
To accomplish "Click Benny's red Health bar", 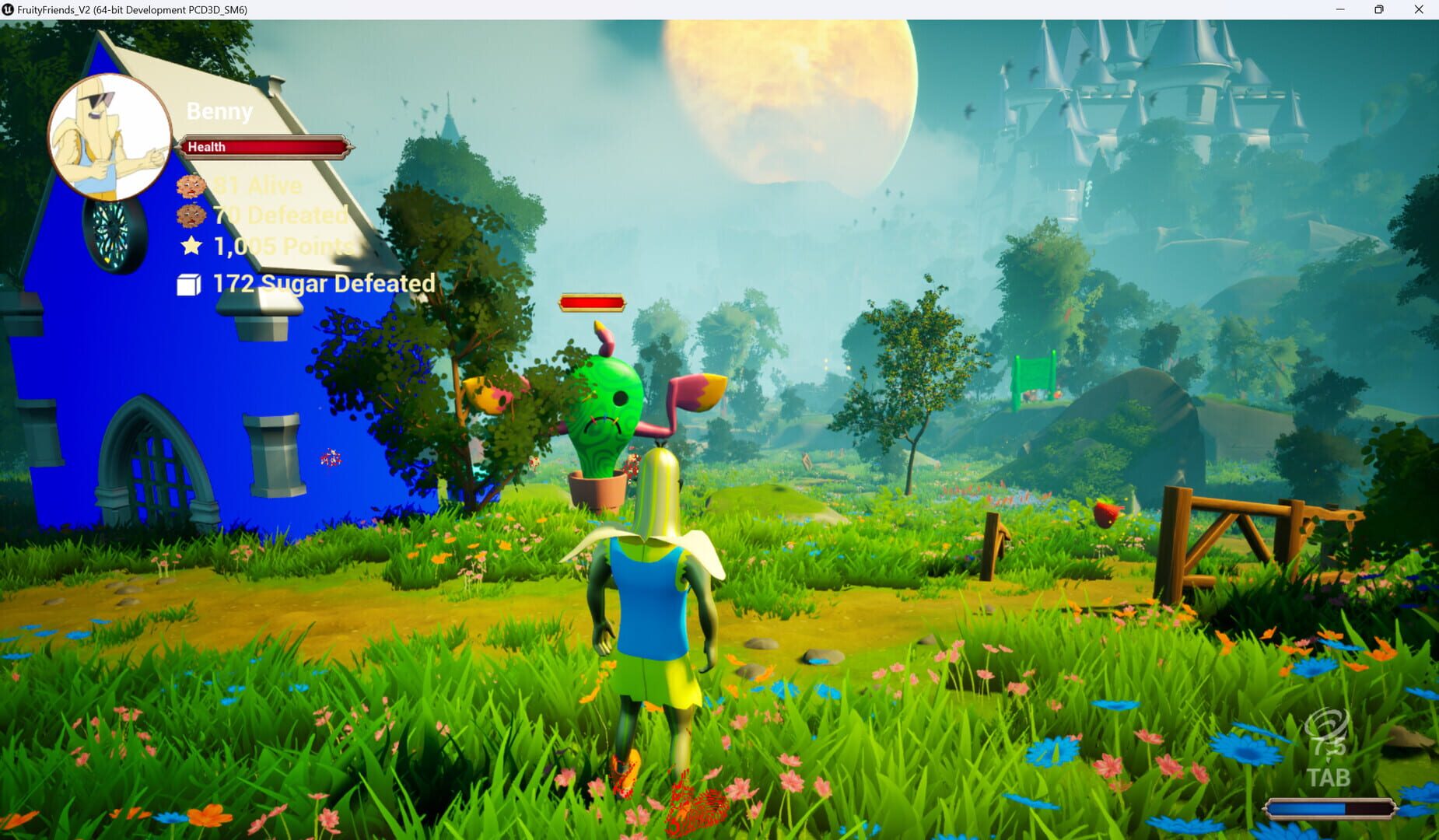I will (x=264, y=146).
